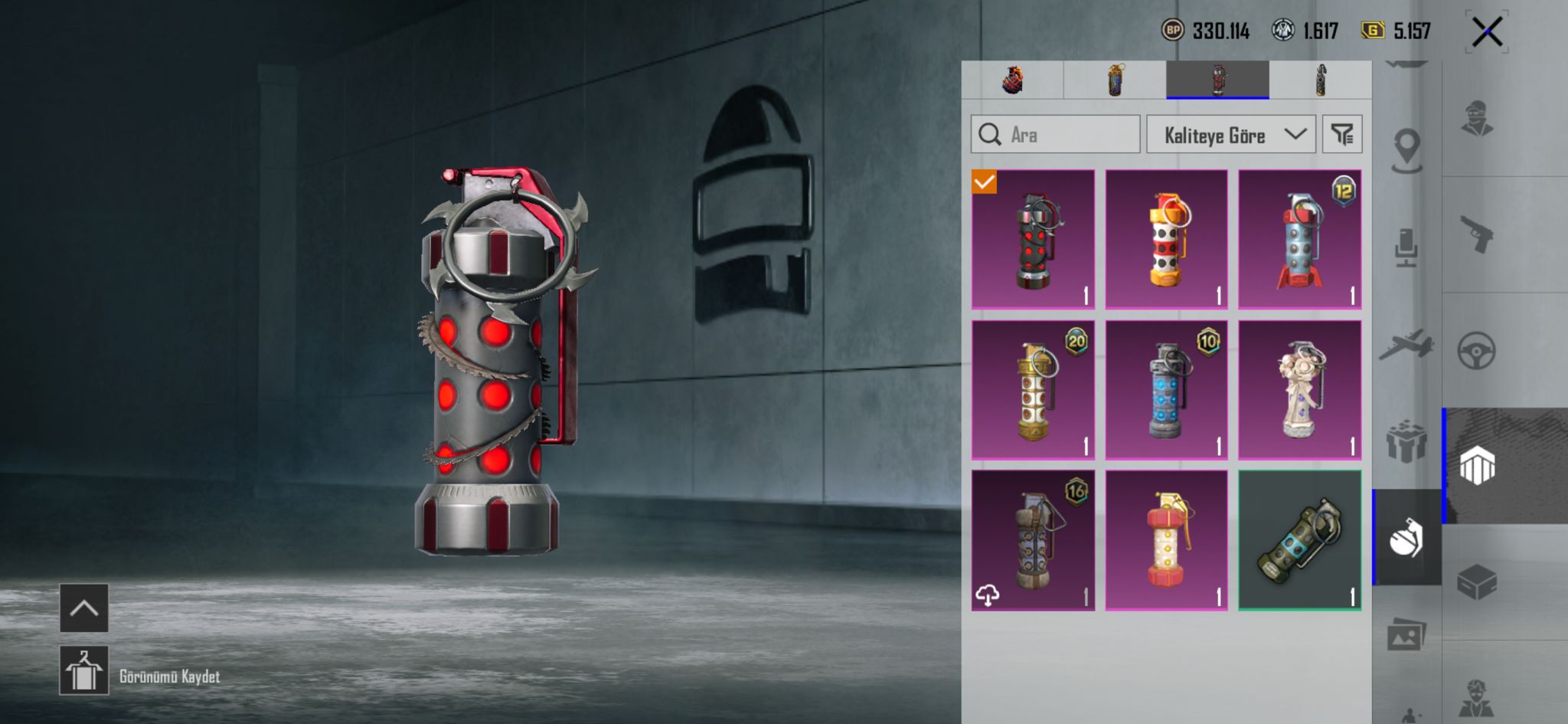Image resolution: width=1568 pixels, height=724 pixels.
Task: Pick the golden grenade skin level 20
Action: click(x=1033, y=390)
